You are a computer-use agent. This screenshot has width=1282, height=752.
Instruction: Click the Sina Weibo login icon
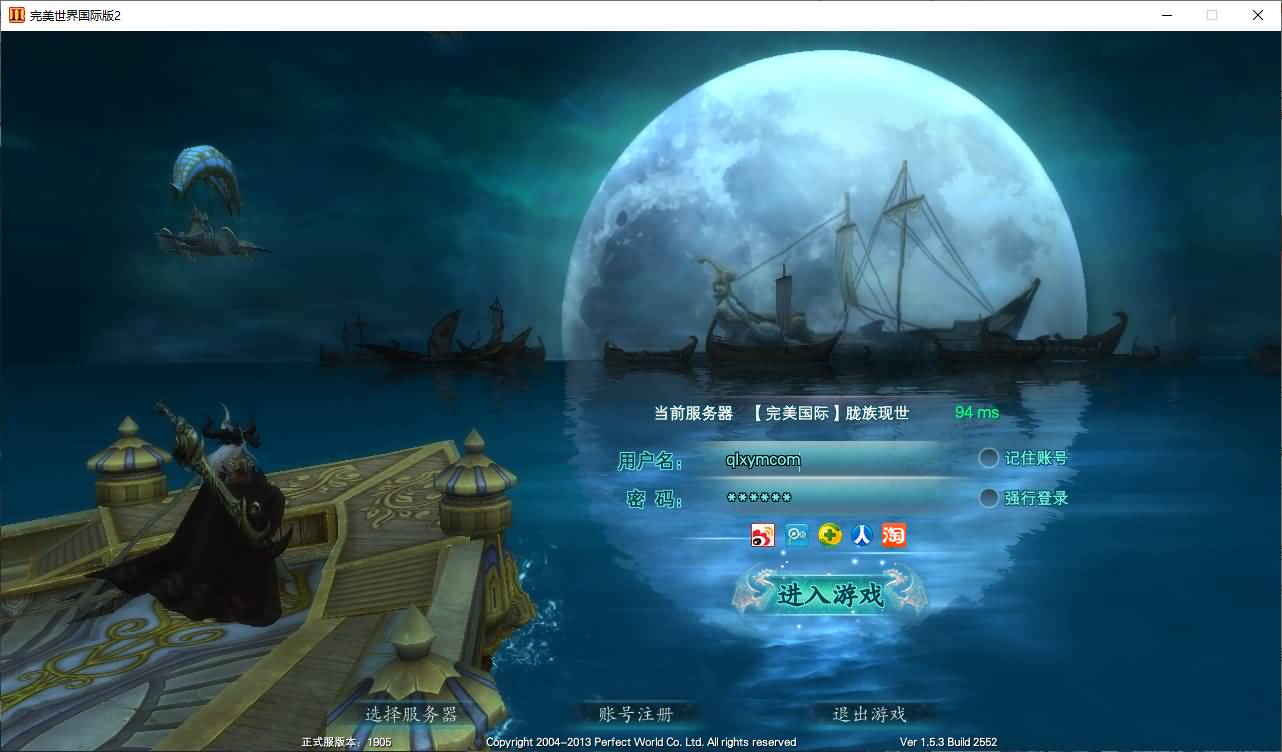tap(762, 535)
